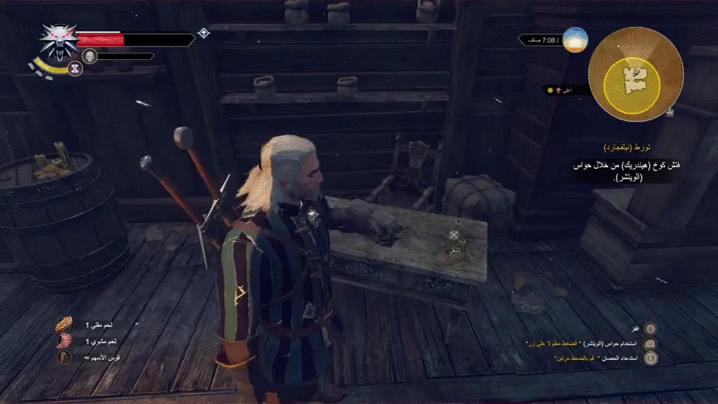718x404 pixels.
Task: Click the sun weather icon beside the clock
Action: point(574,40)
